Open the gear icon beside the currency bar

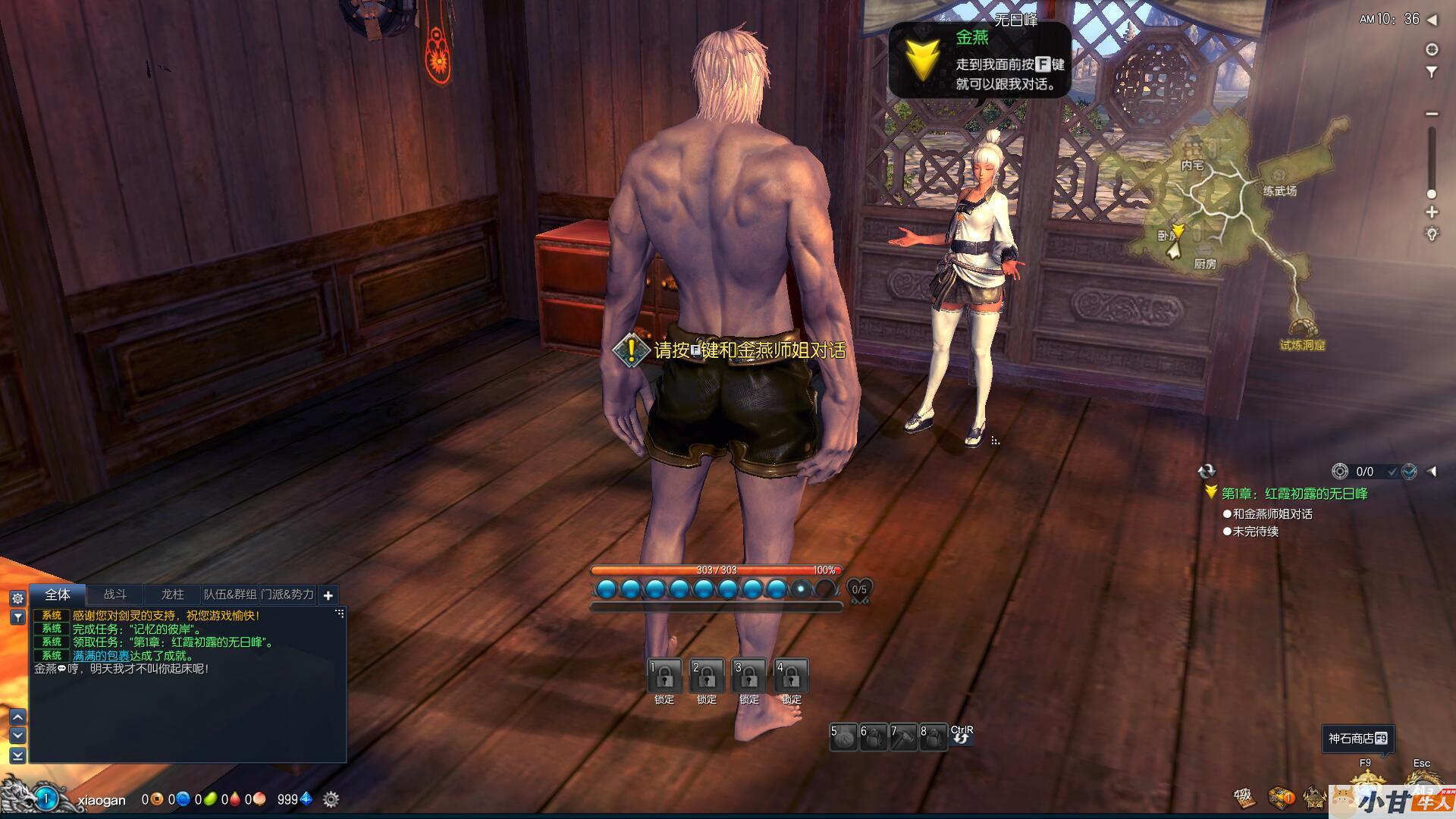(x=331, y=799)
